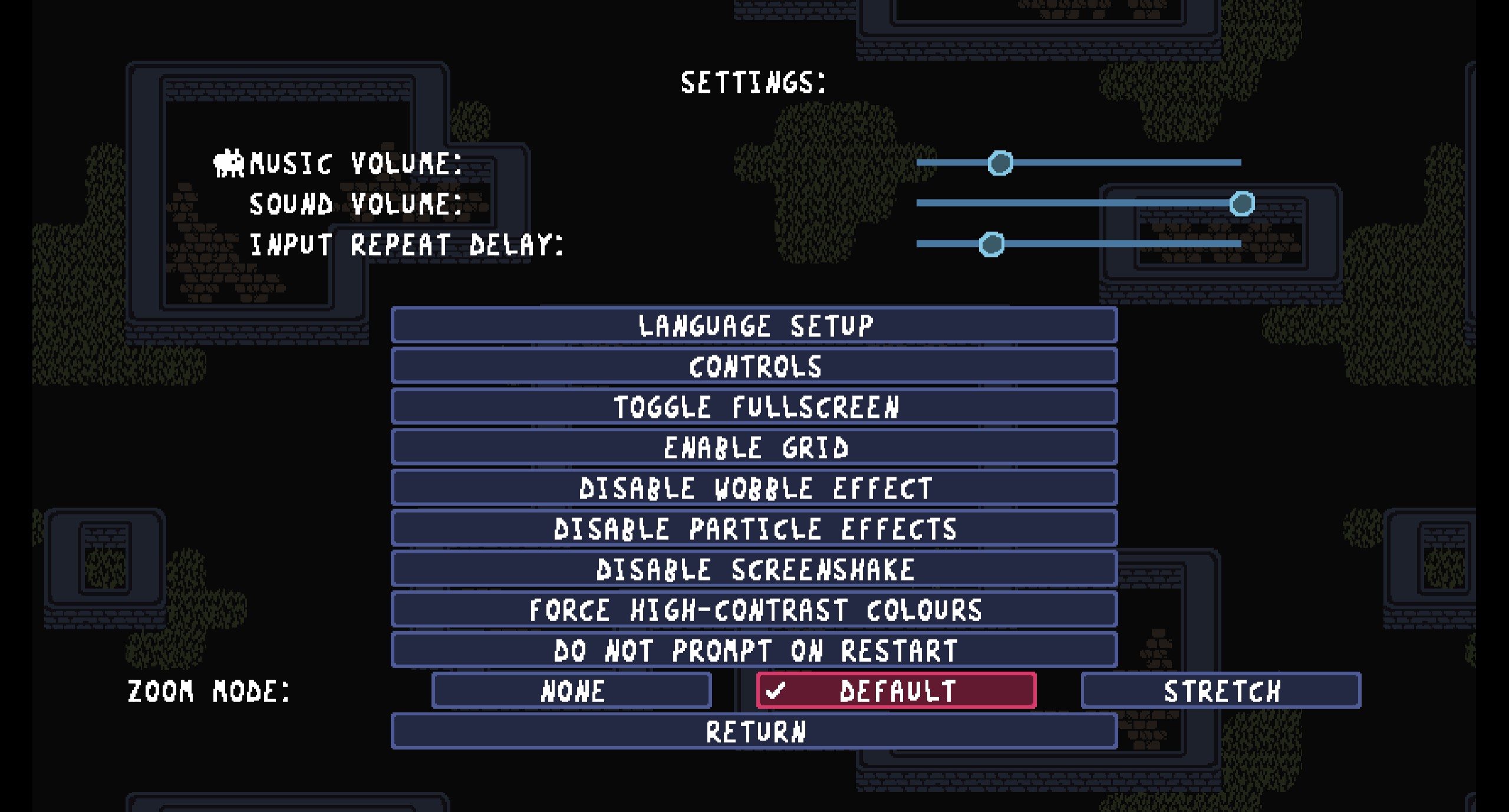Image resolution: width=1509 pixels, height=812 pixels.
Task: Return to the previous menu
Action: tap(754, 731)
